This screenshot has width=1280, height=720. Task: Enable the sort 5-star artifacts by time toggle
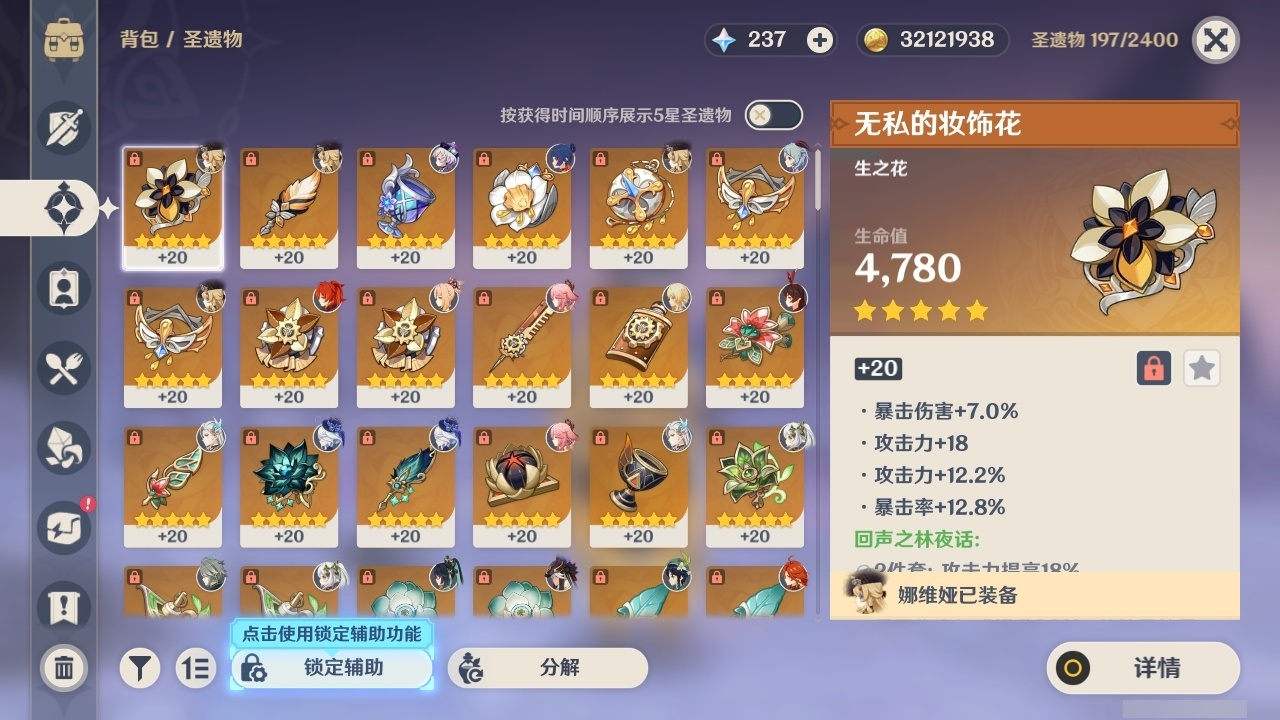pos(772,115)
